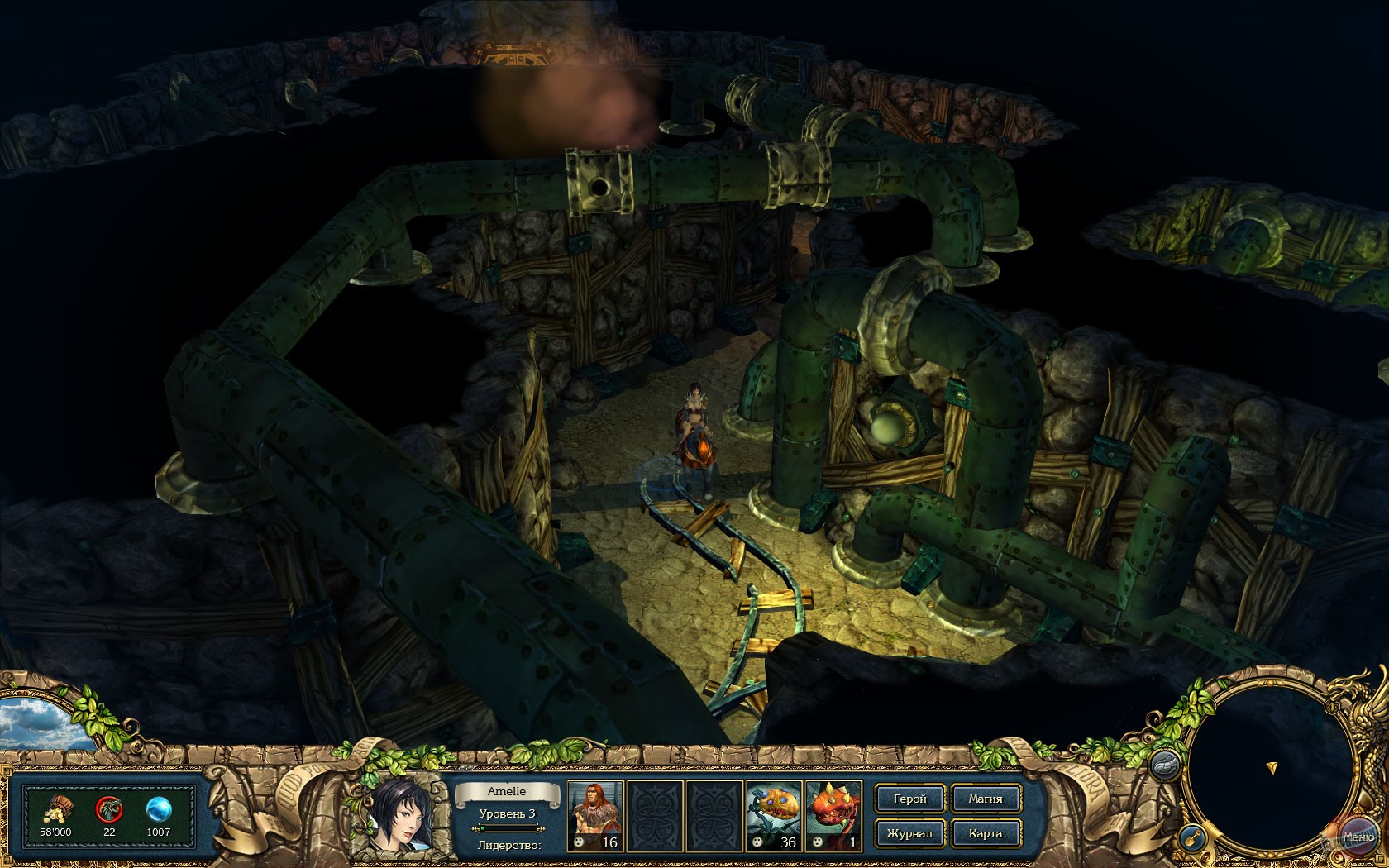Select the shovel digging icon near the minimap
This screenshot has width=1389, height=868.
click(x=1193, y=837)
